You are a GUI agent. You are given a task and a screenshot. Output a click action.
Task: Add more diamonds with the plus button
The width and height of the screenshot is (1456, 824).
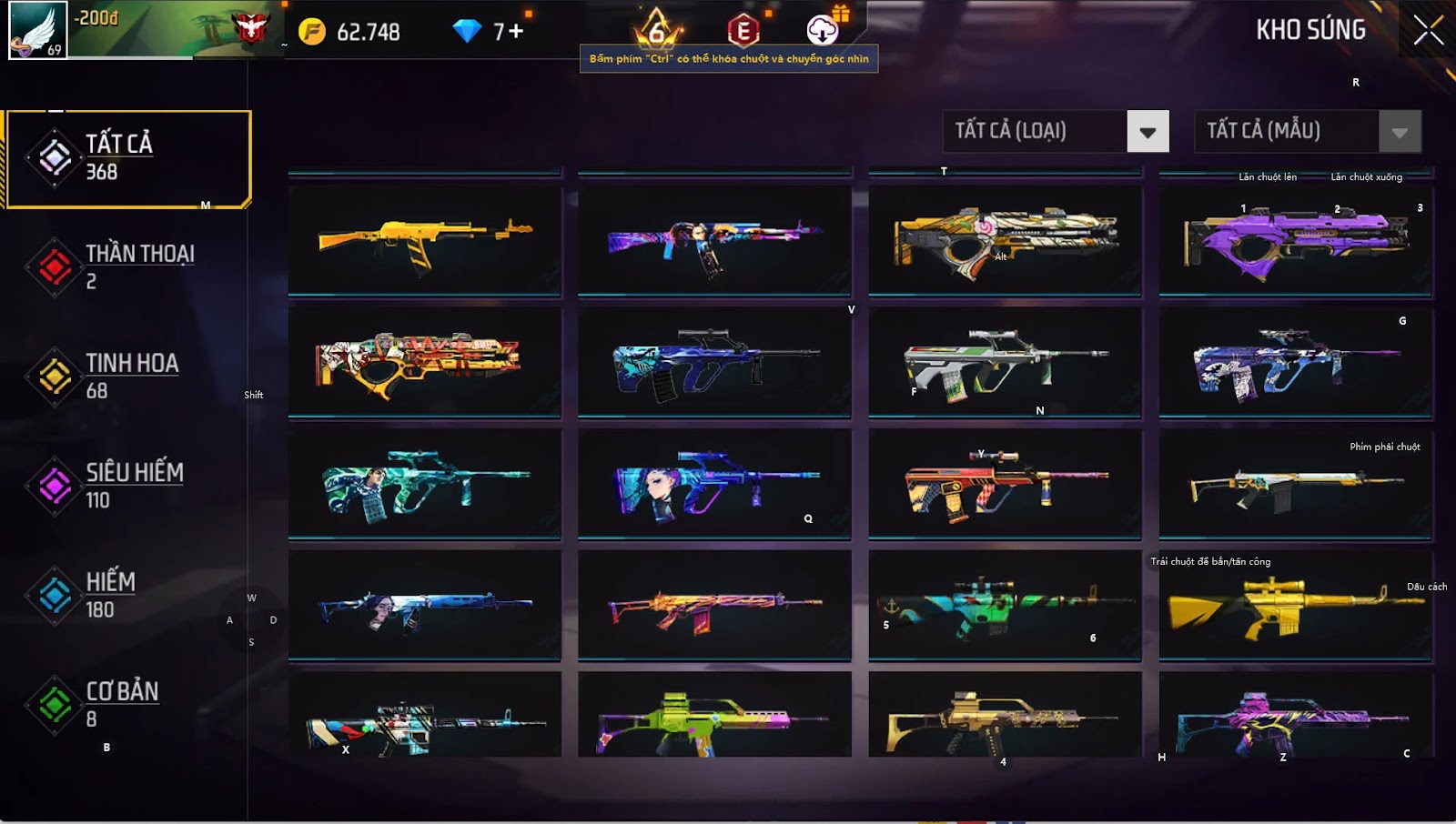pyautogui.click(x=516, y=31)
